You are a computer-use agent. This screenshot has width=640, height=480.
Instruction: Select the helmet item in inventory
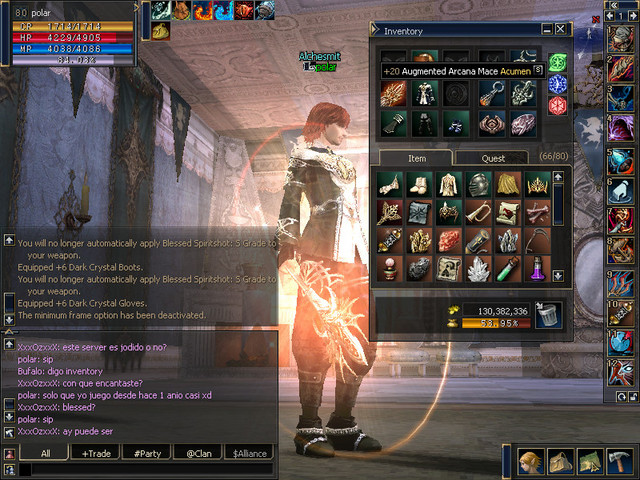tap(479, 184)
